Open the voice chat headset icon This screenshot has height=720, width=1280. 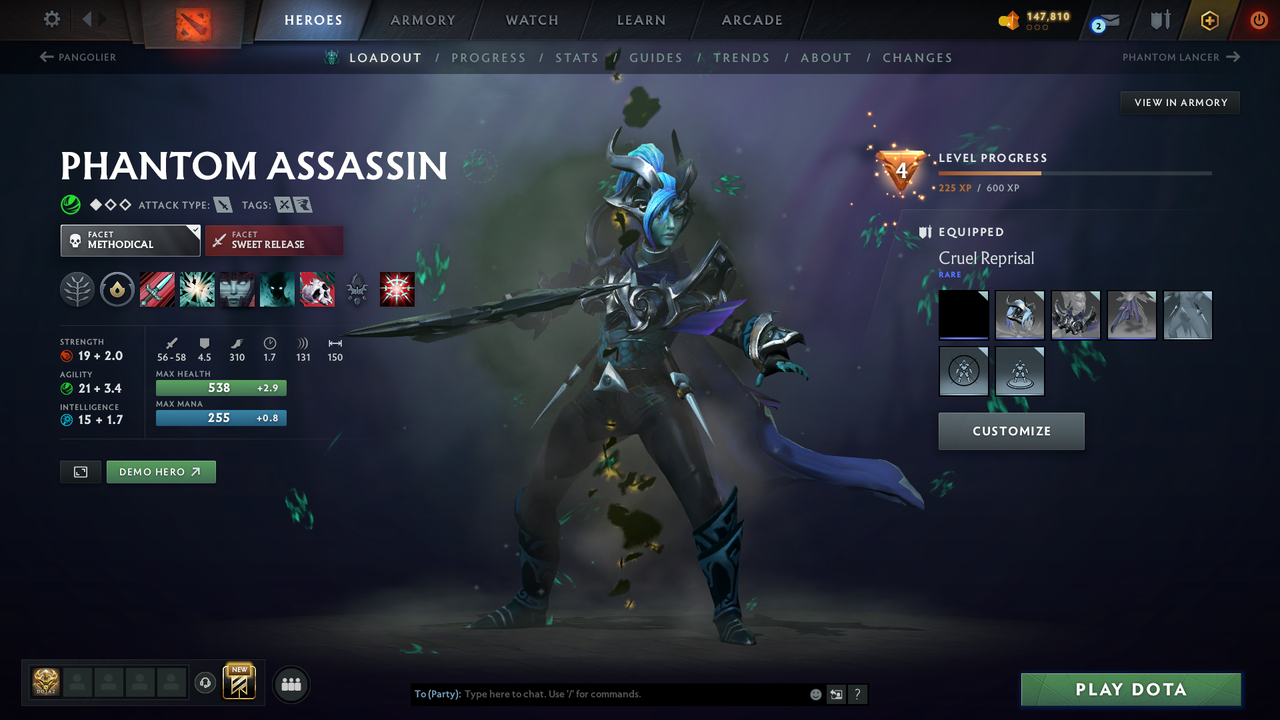pos(207,682)
